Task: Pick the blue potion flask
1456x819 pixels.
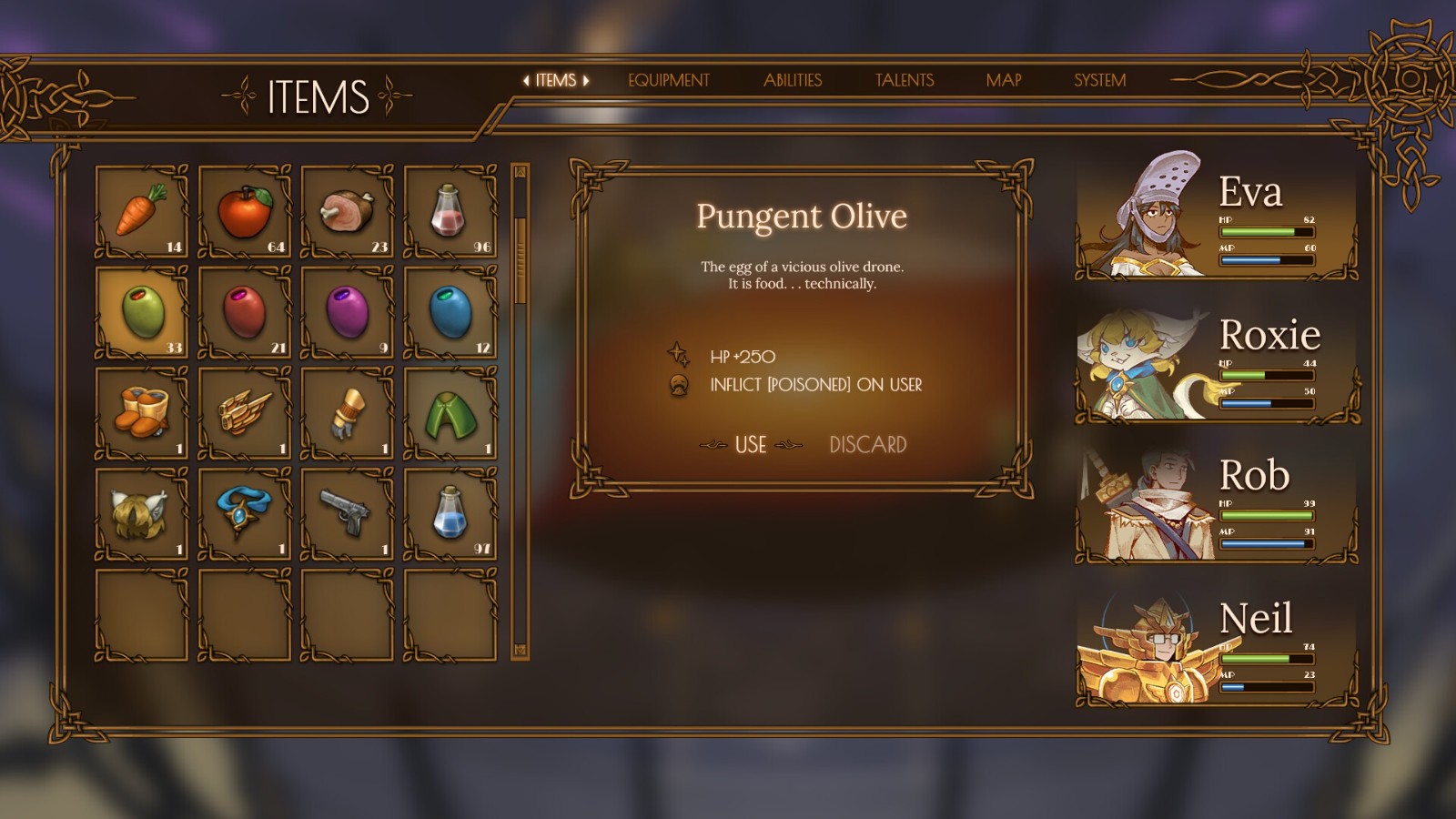Action: [x=450, y=513]
